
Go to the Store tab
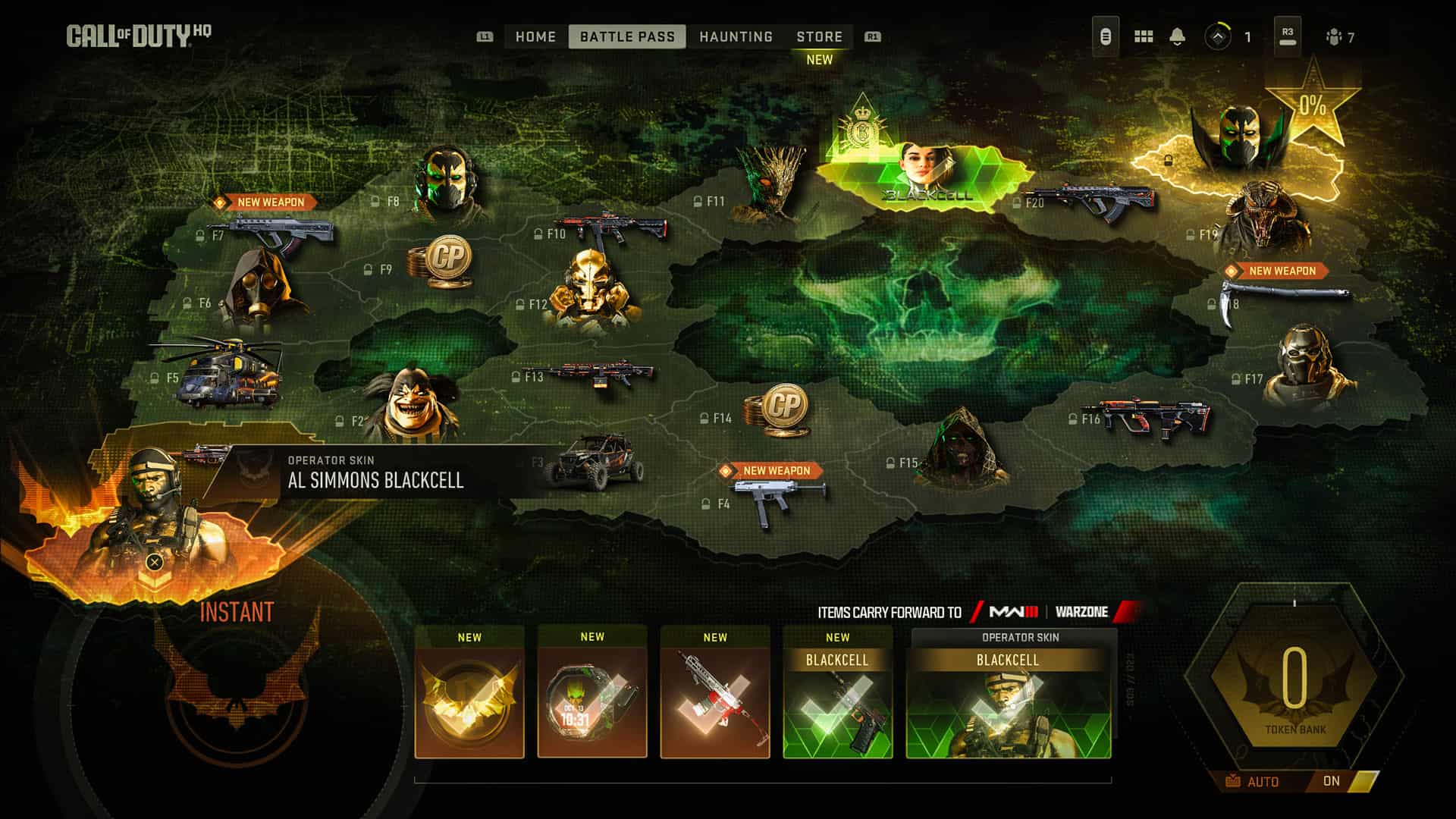click(819, 36)
